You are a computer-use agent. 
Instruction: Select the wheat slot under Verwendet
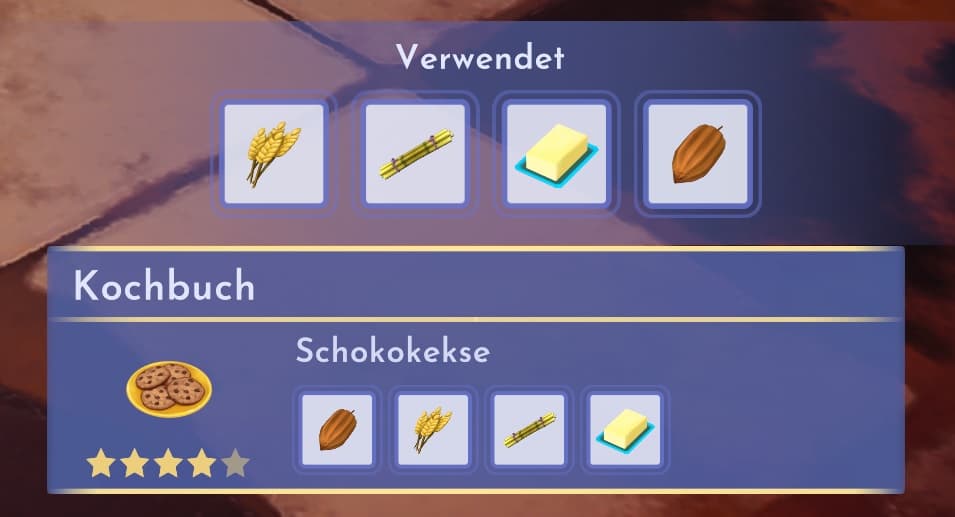click(x=274, y=154)
